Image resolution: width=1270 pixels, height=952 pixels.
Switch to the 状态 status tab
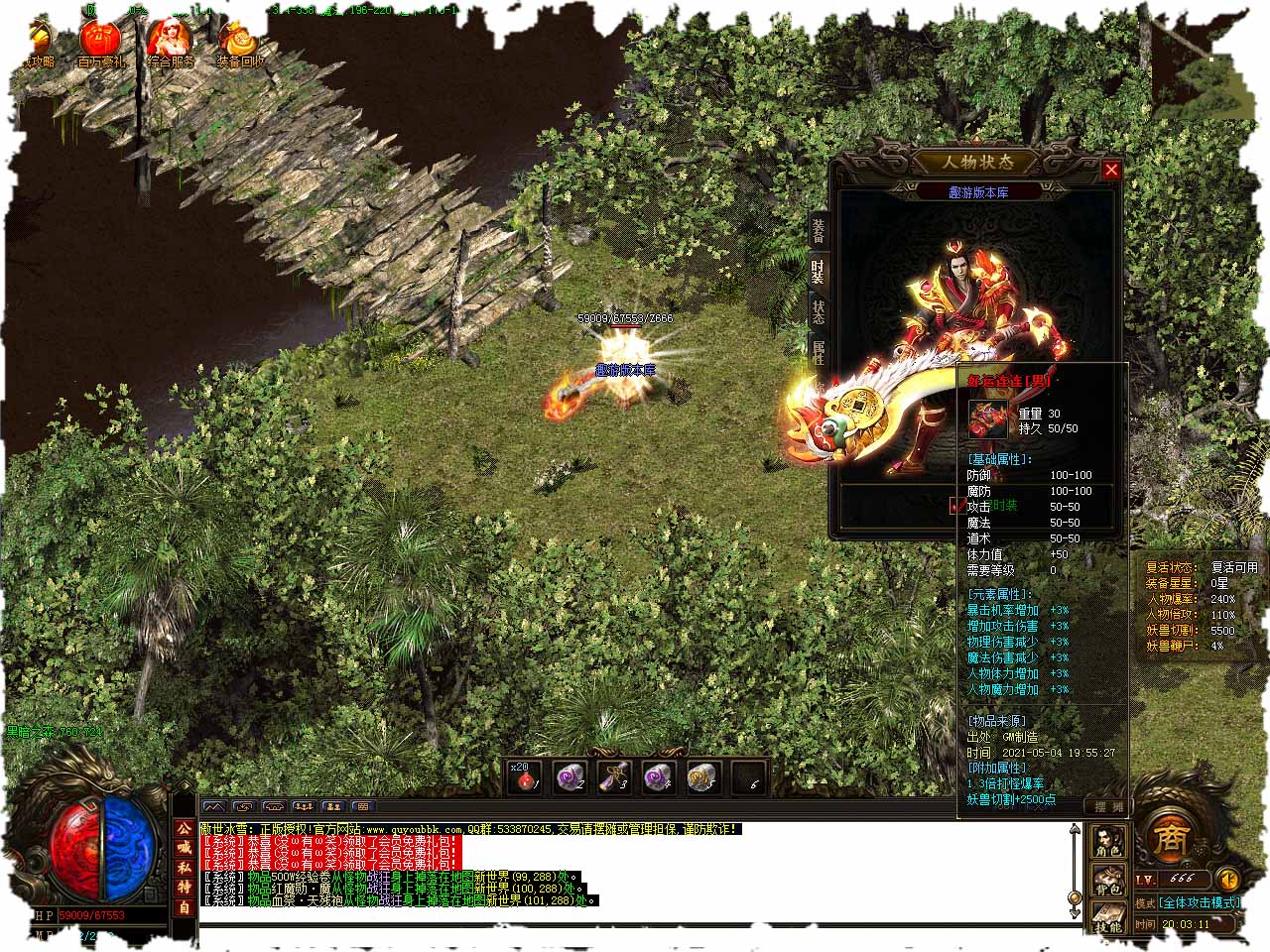coord(818,312)
